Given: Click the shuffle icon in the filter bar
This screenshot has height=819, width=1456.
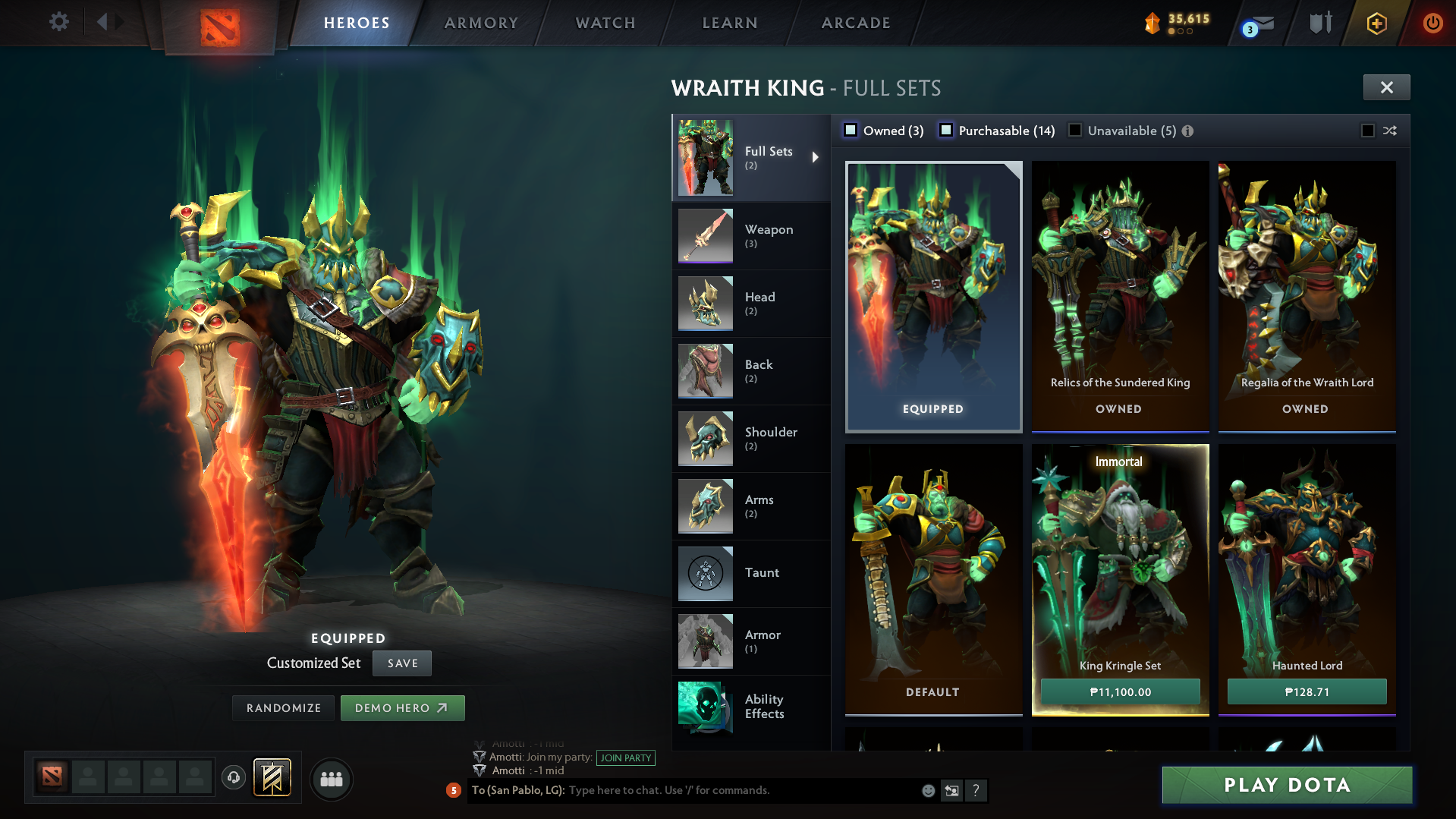Looking at the screenshot, I should pos(1390,131).
